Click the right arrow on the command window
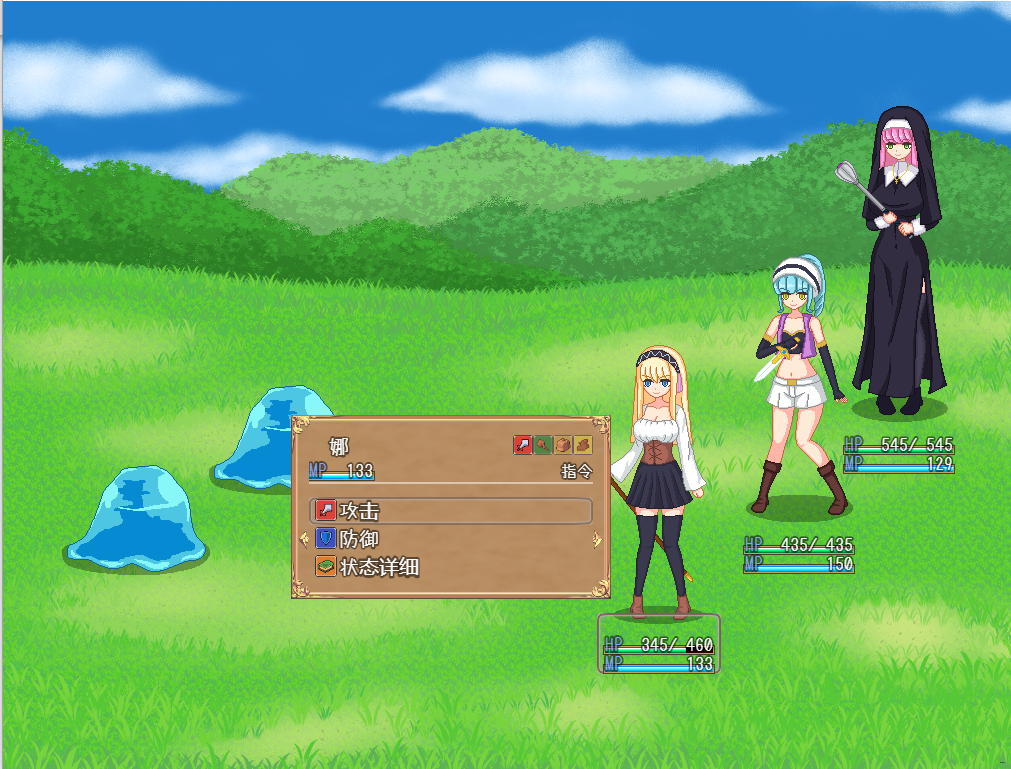The height and width of the screenshot is (769, 1011). (x=597, y=540)
